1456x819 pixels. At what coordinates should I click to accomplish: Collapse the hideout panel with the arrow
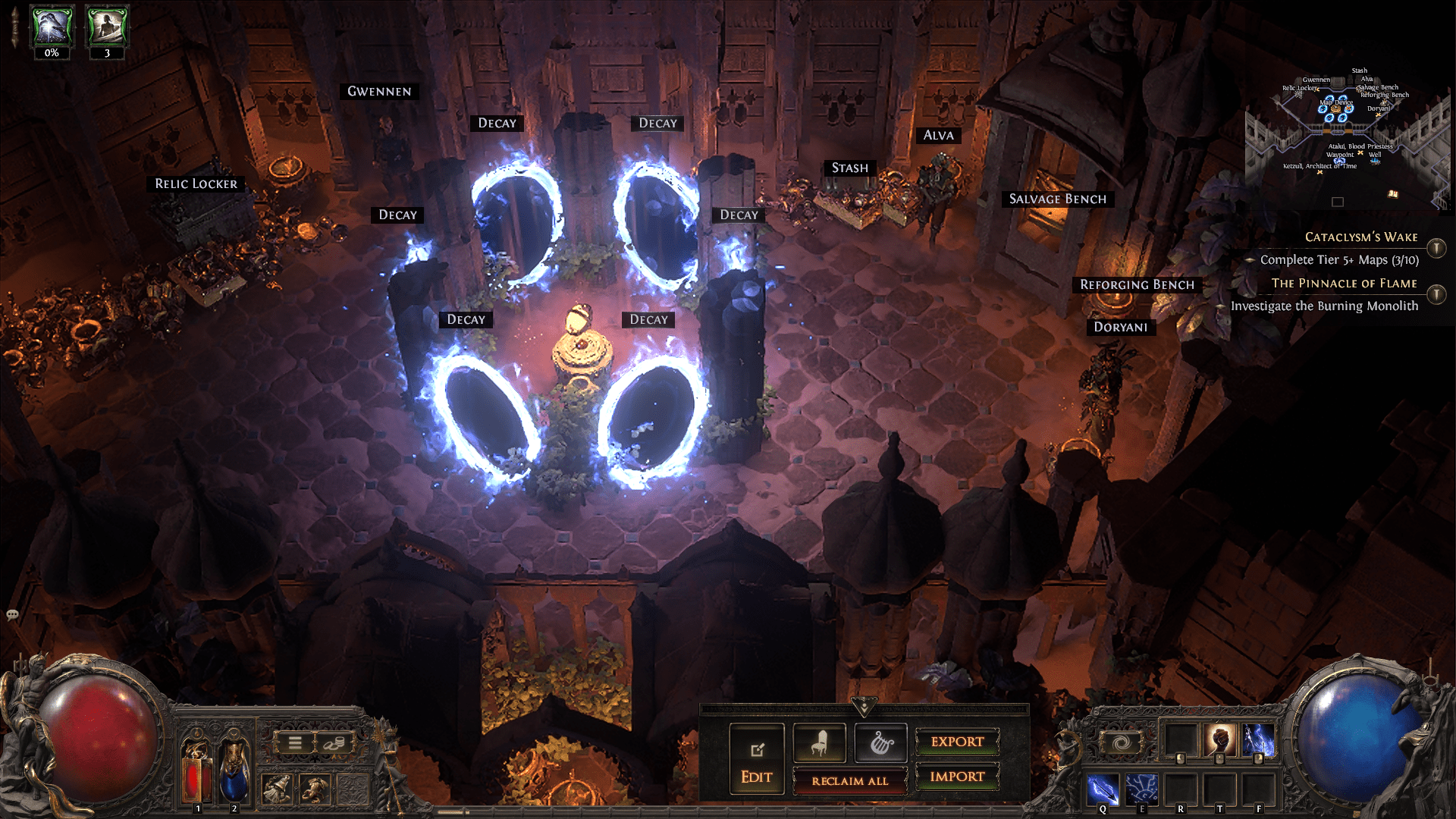pos(864,708)
